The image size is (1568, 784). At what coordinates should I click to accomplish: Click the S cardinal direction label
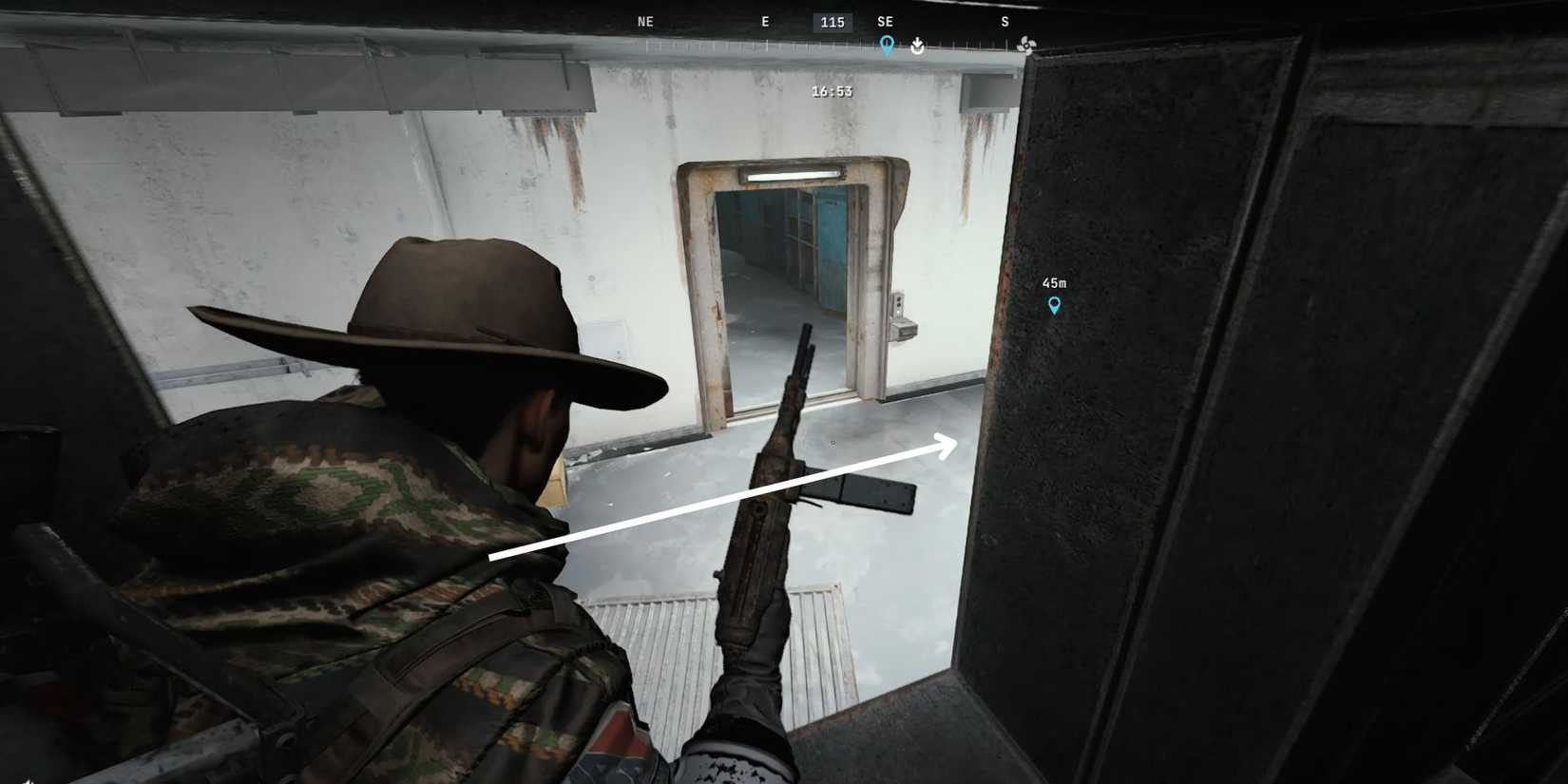click(x=1004, y=21)
